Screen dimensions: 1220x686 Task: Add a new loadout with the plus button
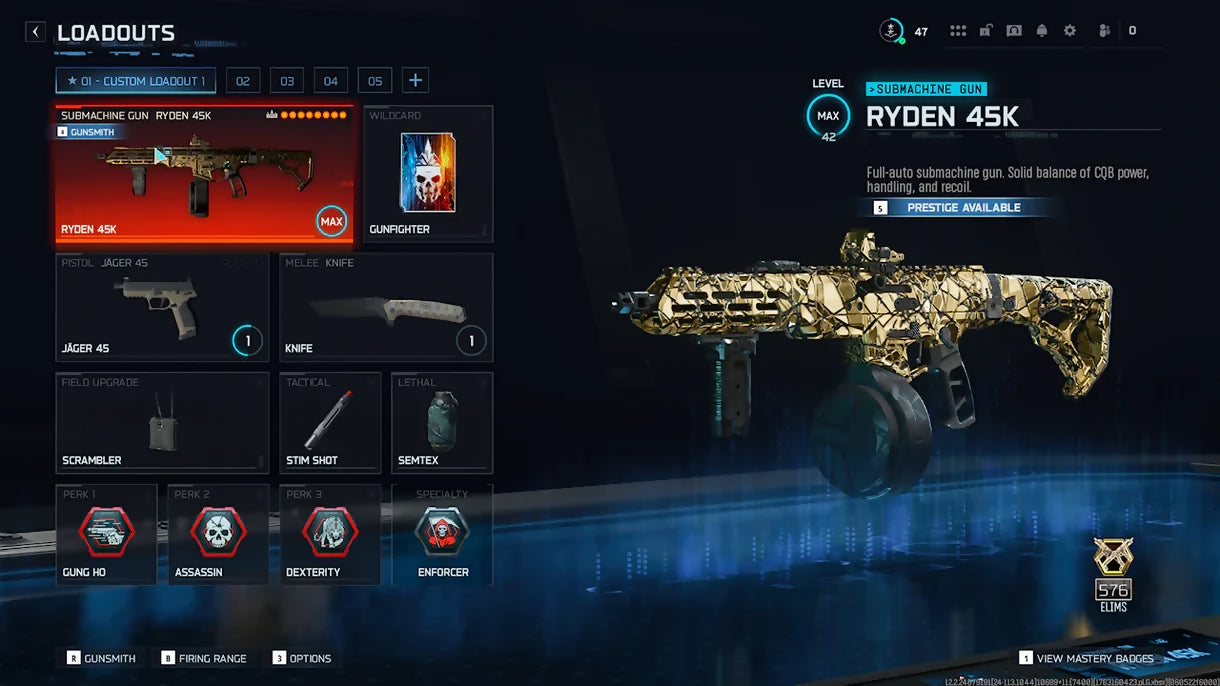point(417,81)
